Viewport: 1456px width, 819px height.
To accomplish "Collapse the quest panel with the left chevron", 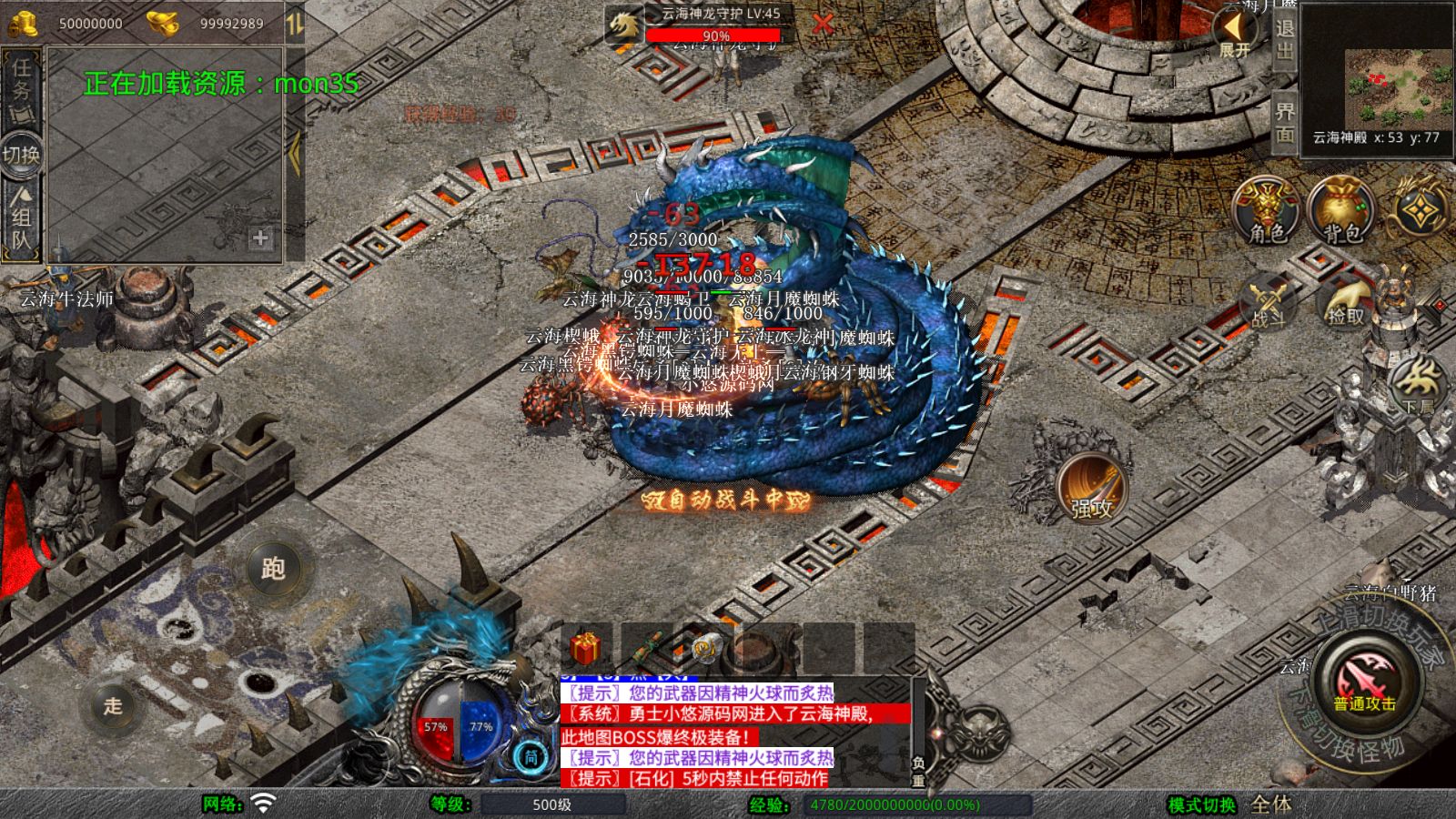I will point(294,155).
